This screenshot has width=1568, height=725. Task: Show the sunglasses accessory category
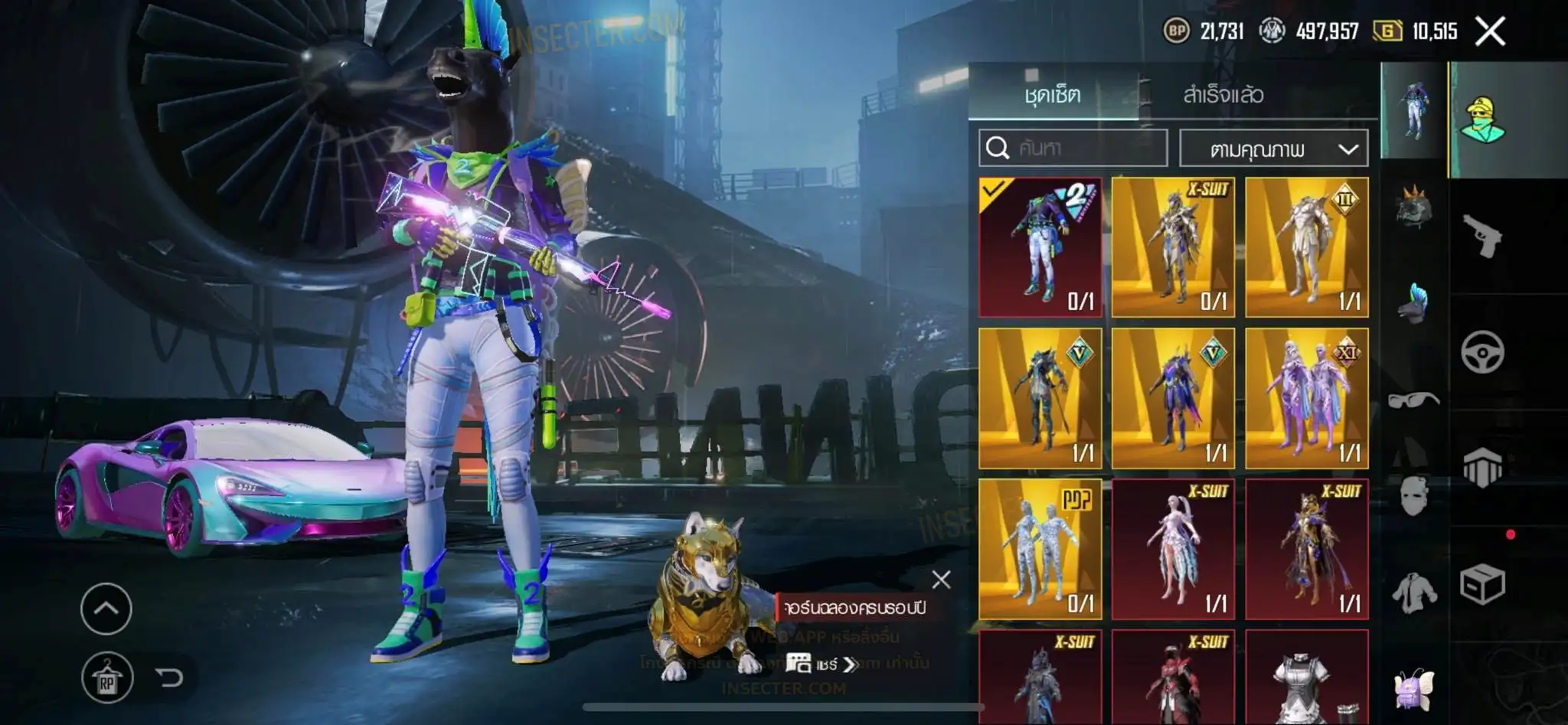pos(1413,399)
